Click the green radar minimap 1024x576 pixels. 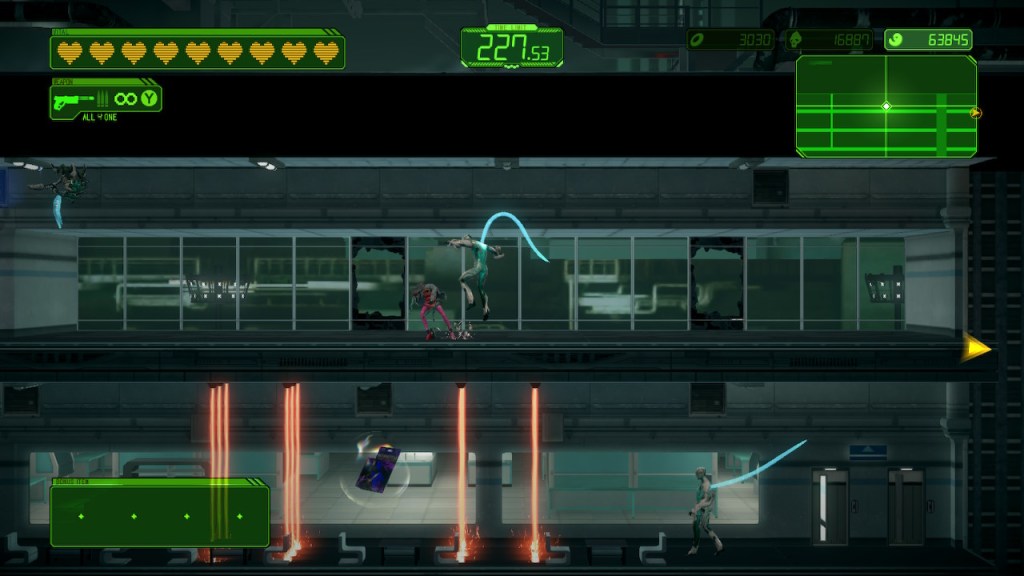886,106
